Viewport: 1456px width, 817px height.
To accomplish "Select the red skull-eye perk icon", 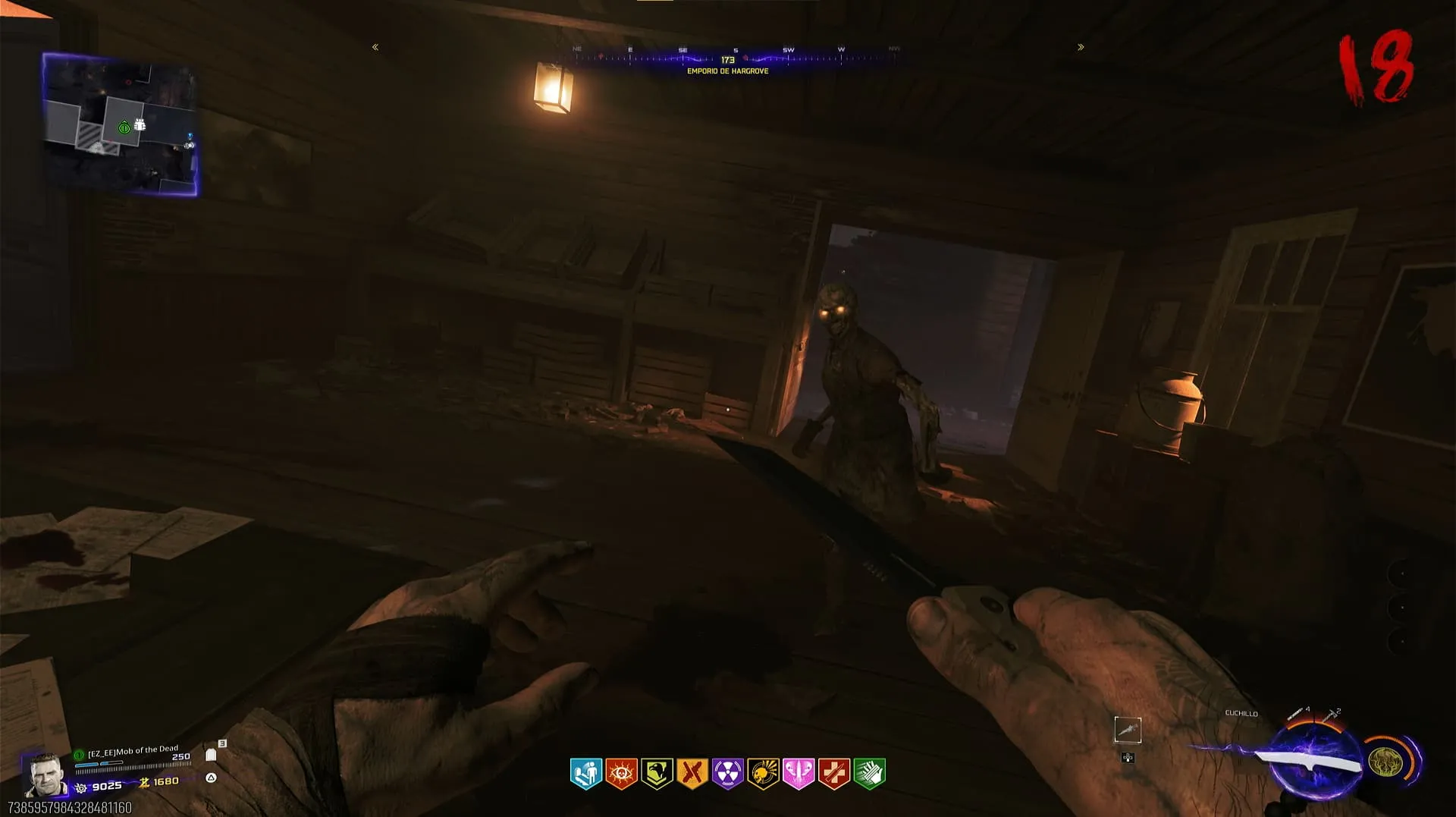I will [x=621, y=774].
